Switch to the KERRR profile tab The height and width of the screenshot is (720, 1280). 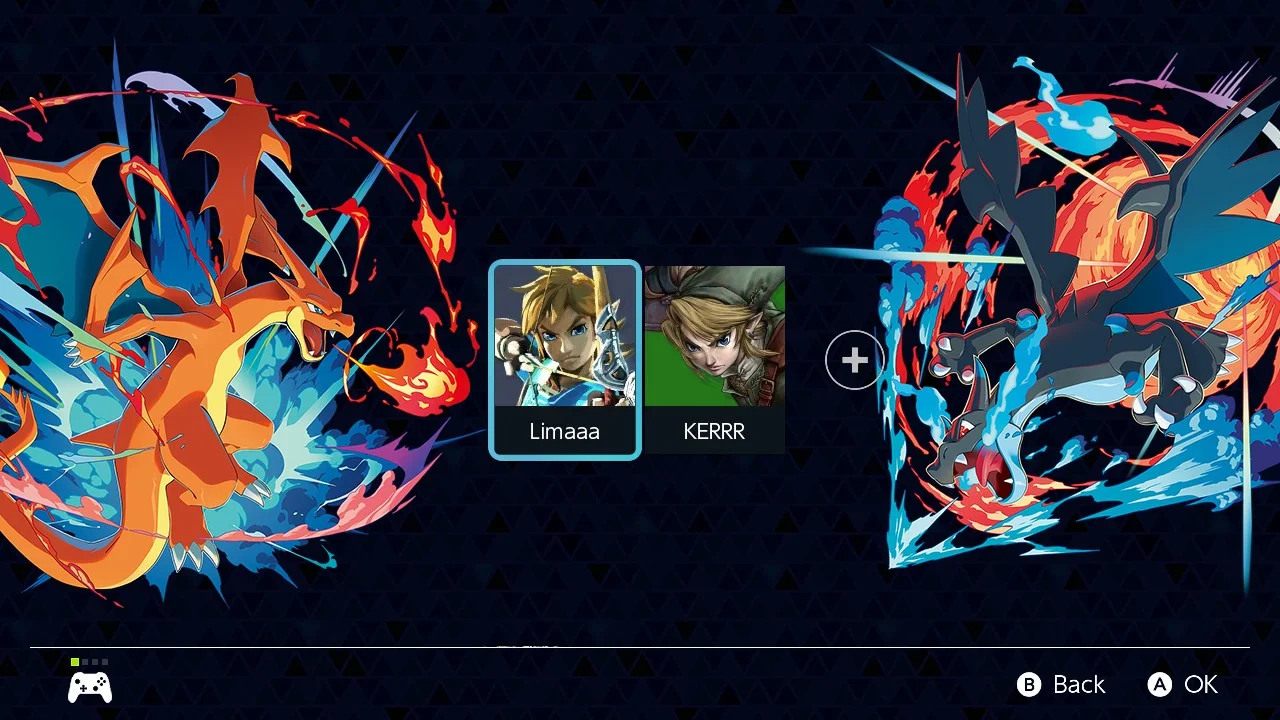click(x=714, y=360)
